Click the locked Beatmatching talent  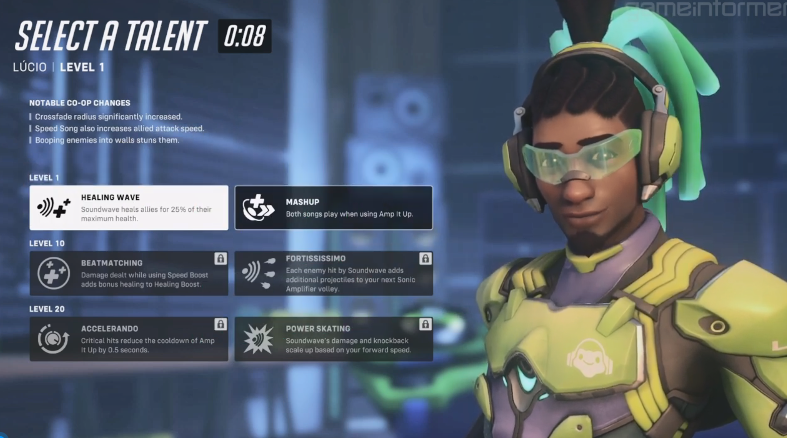tap(128, 273)
